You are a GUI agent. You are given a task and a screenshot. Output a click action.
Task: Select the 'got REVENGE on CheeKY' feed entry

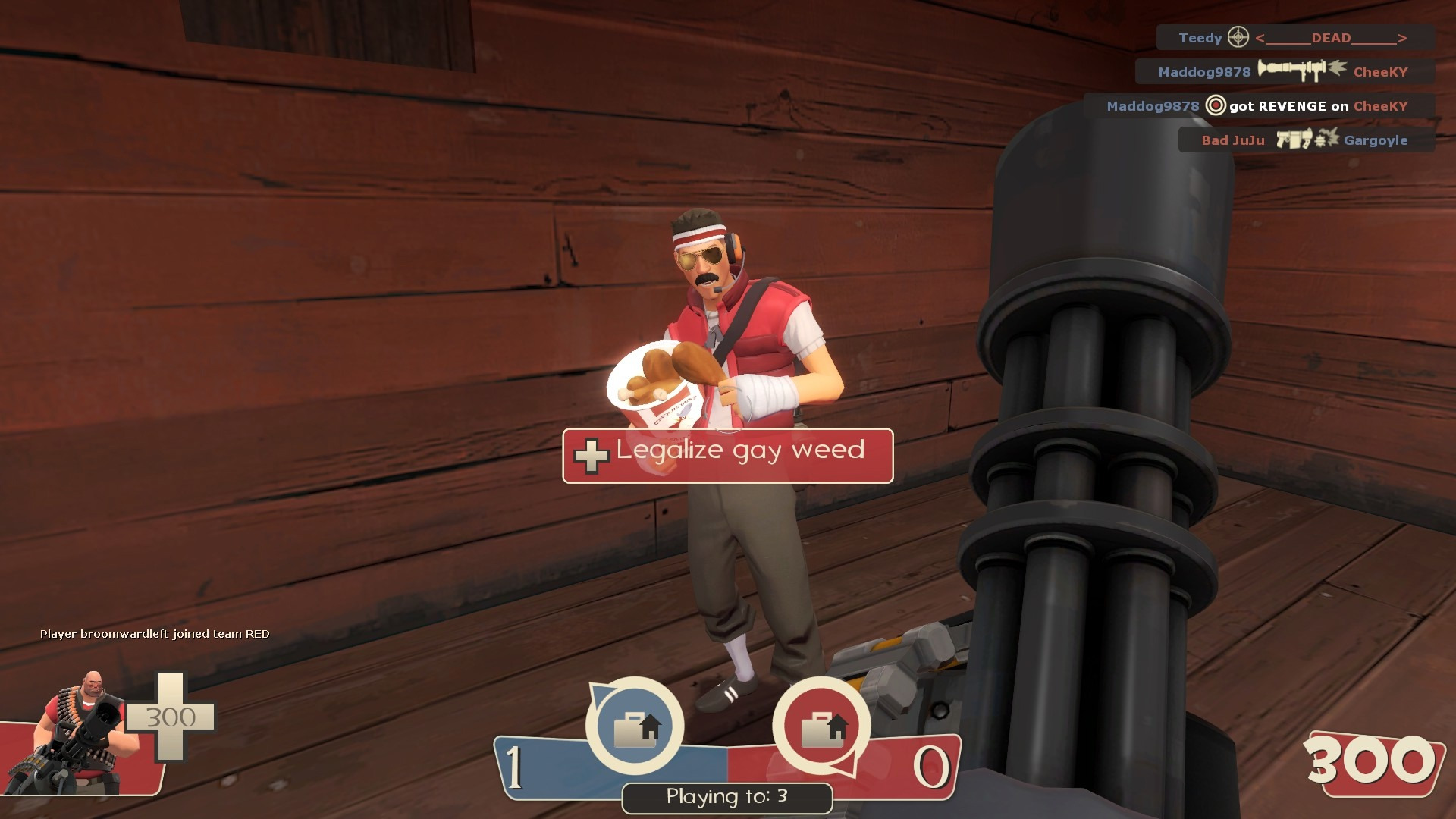pos(1258,106)
